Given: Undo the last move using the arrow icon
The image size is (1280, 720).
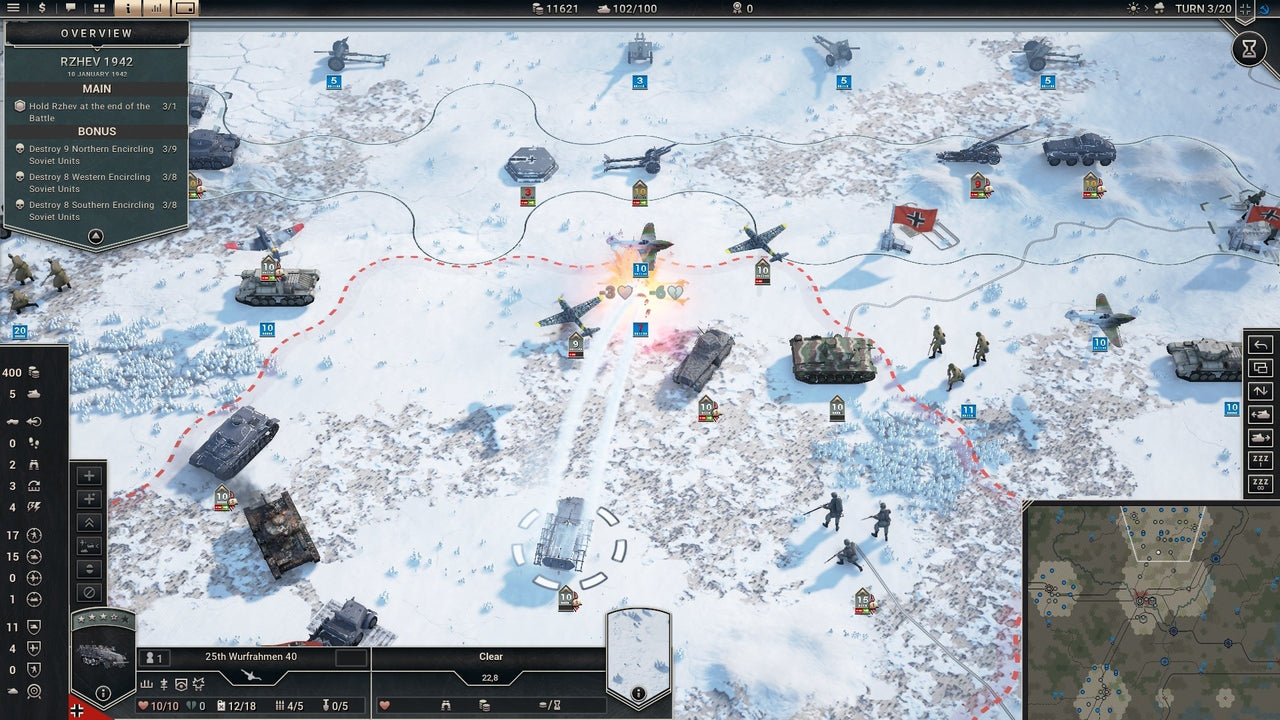Looking at the screenshot, I should point(1259,345).
